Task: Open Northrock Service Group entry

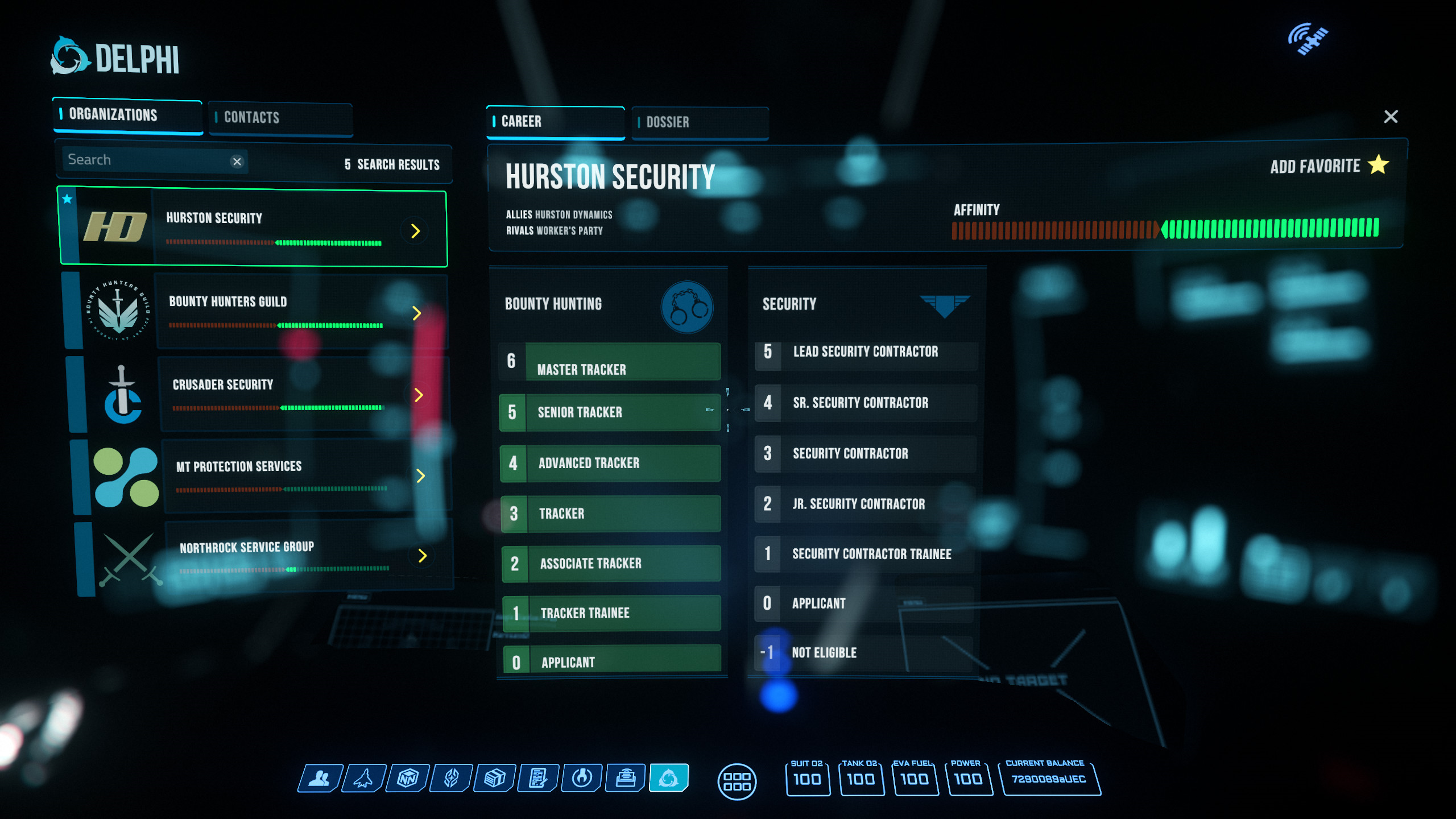Action: 264,555
